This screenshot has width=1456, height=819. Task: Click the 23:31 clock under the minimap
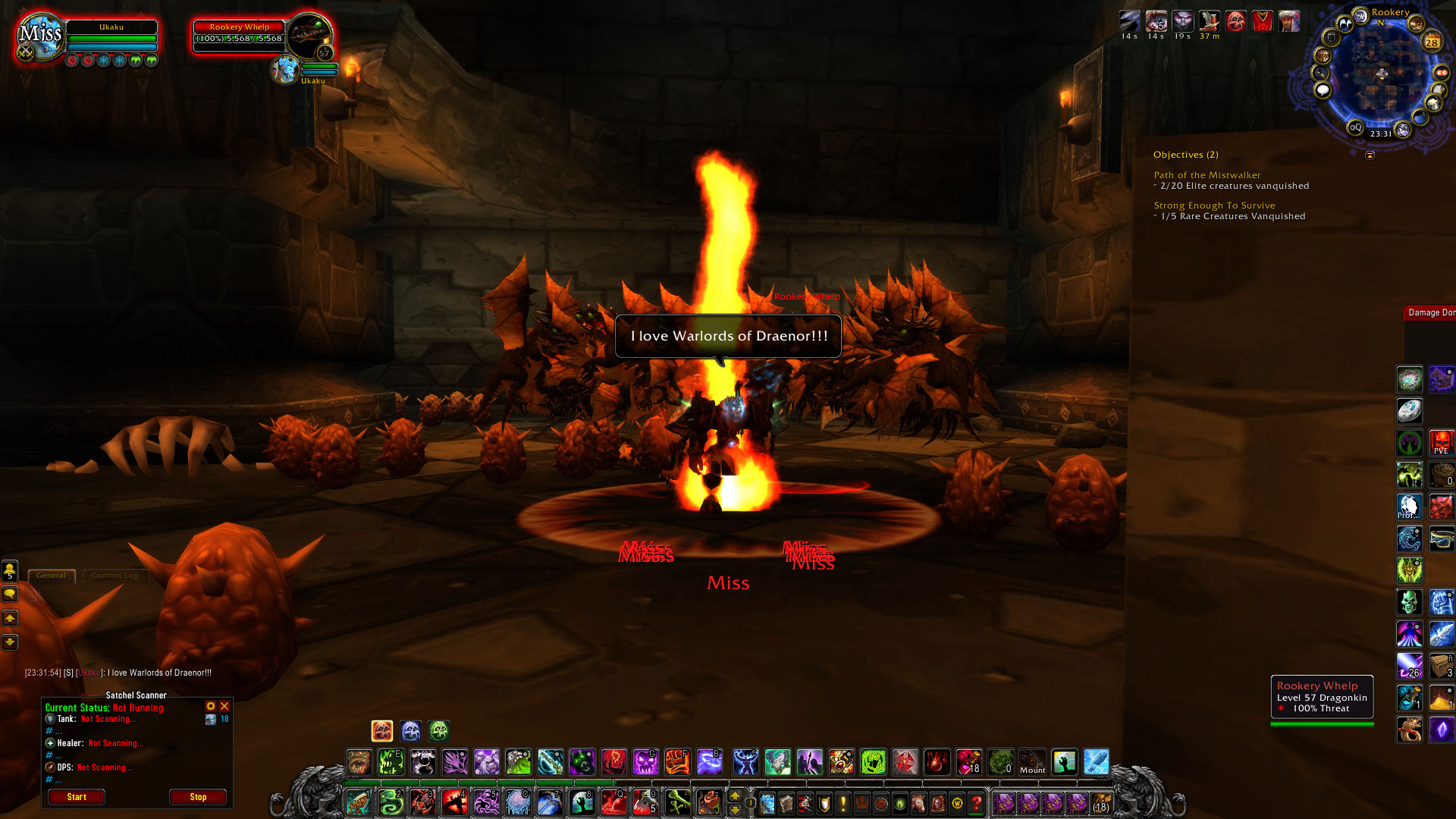coord(1382,132)
